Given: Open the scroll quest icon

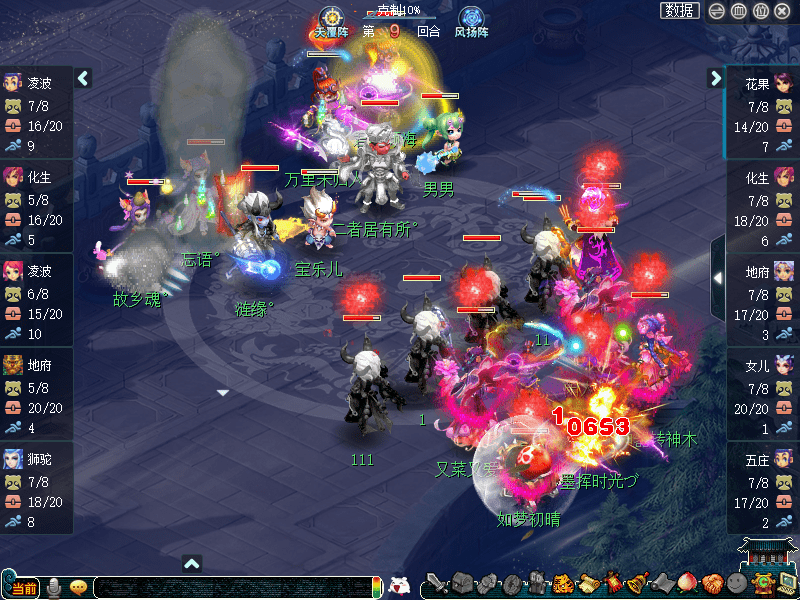Looking at the screenshot, I should (588, 583).
